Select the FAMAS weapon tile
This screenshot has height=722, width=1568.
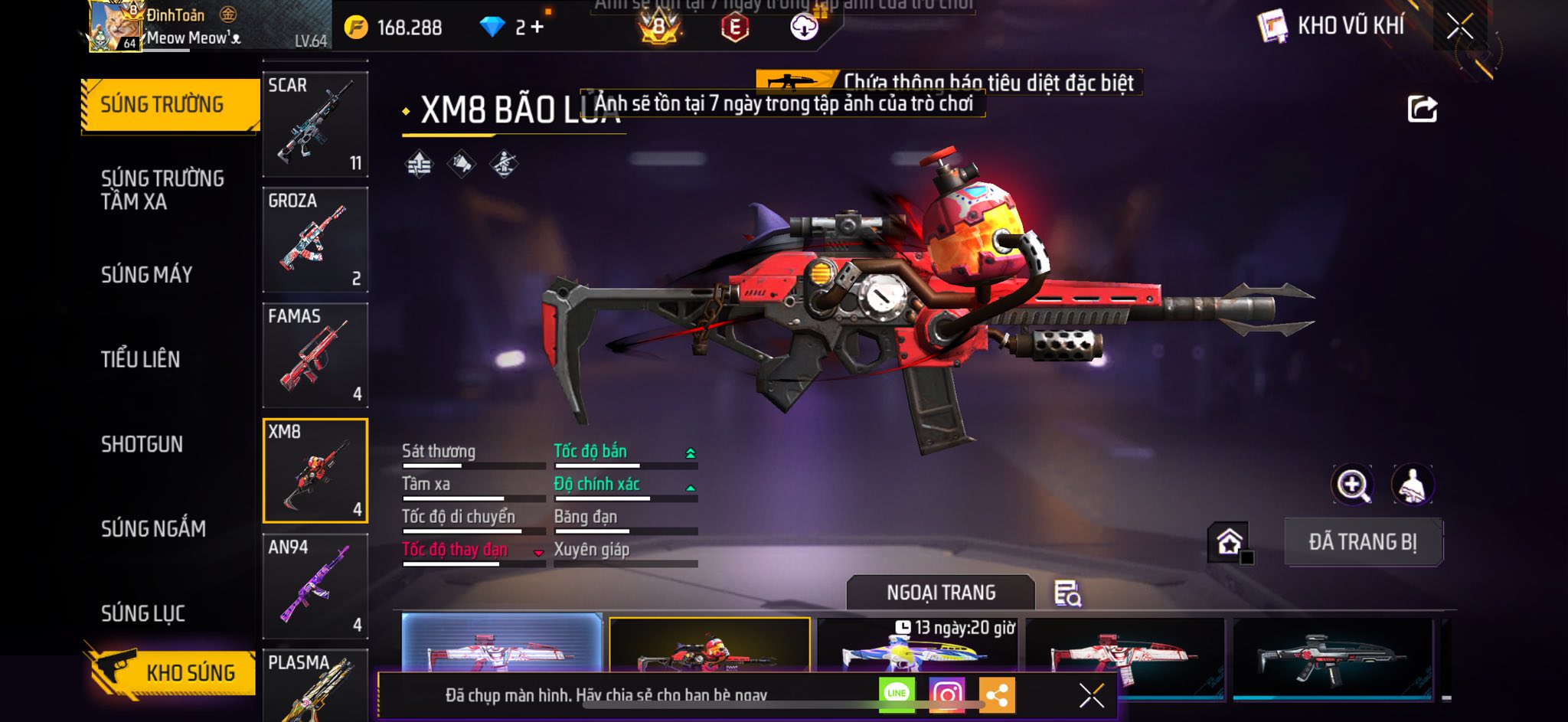[315, 355]
